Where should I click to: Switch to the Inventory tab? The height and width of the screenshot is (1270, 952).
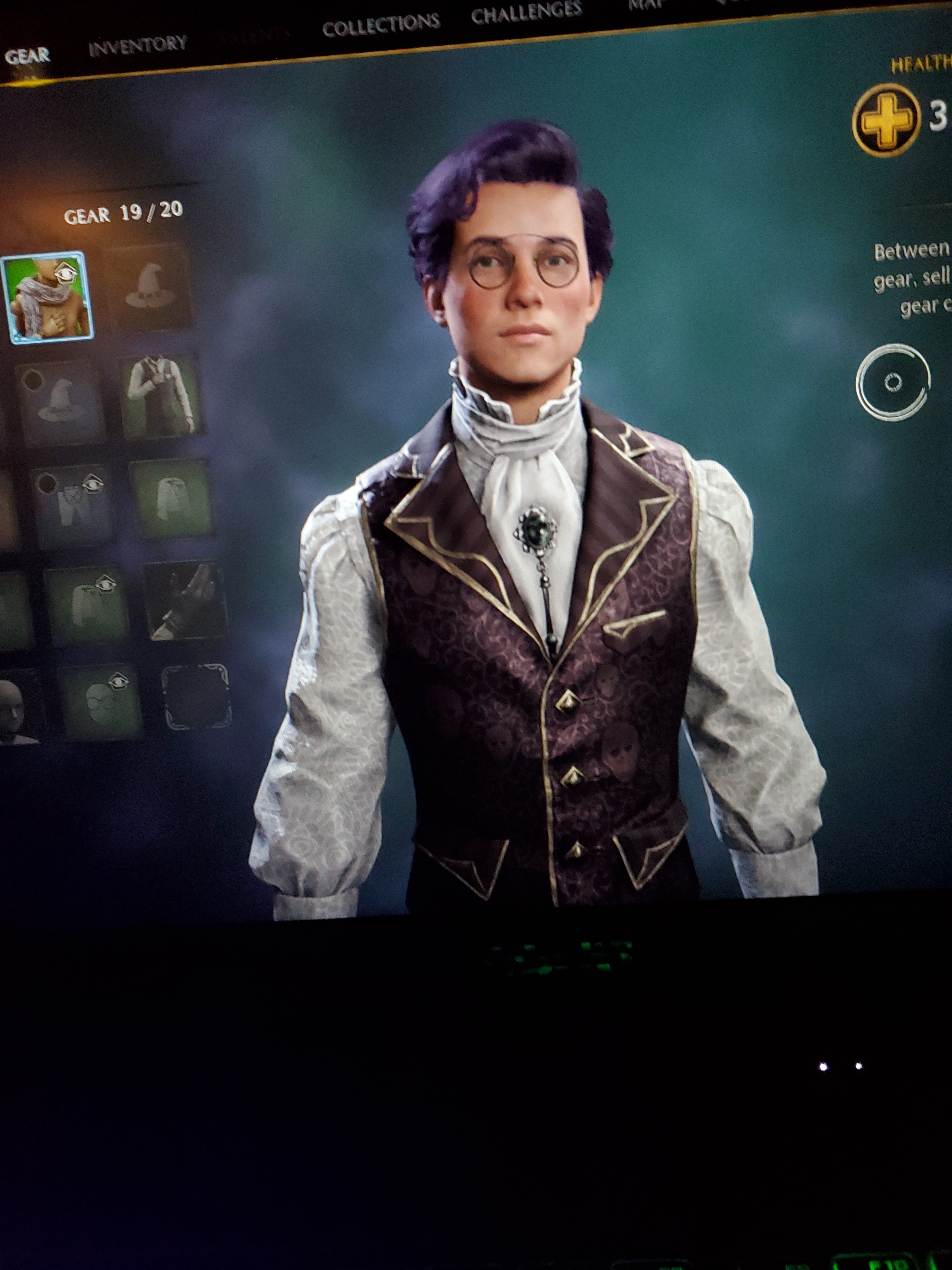pyautogui.click(x=138, y=46)
